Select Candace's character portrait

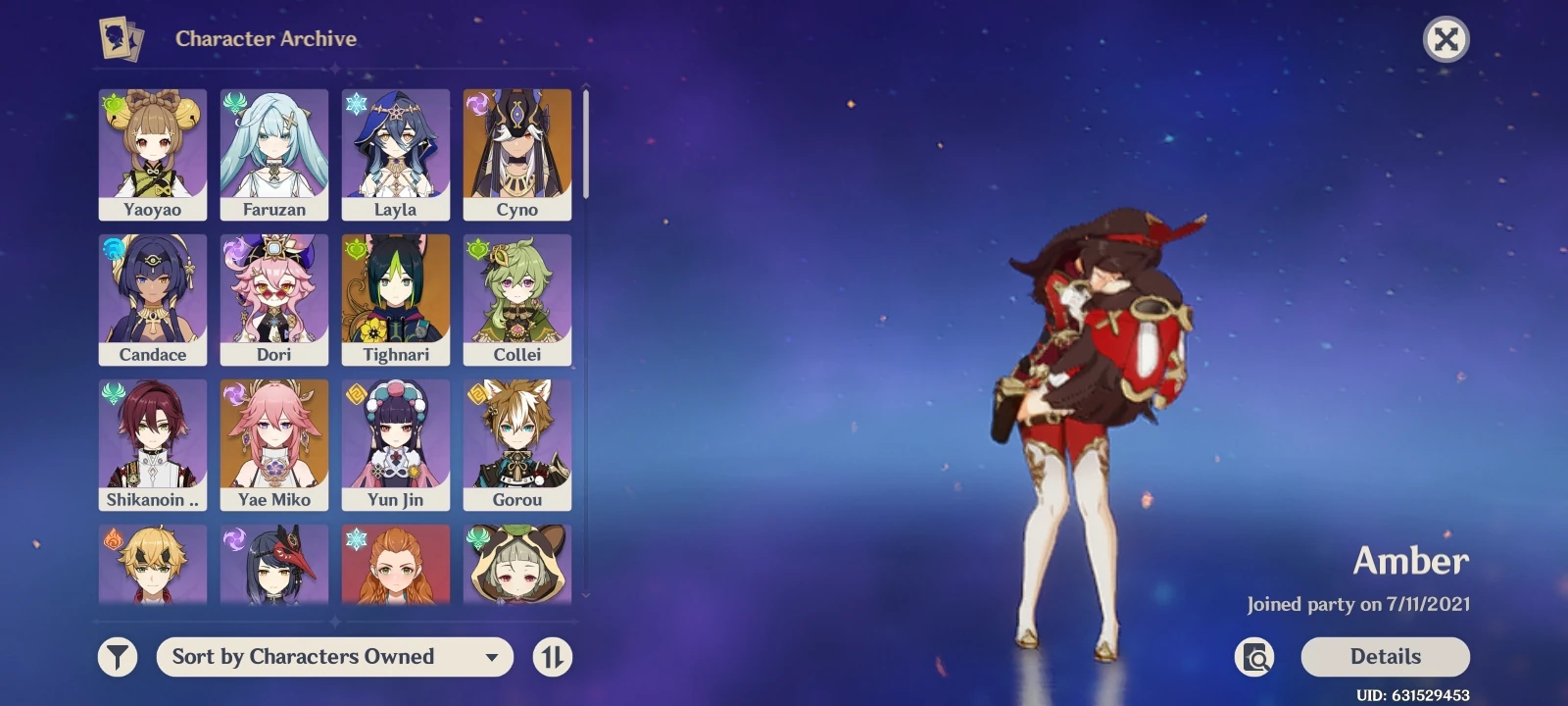(x=153, y=292)
